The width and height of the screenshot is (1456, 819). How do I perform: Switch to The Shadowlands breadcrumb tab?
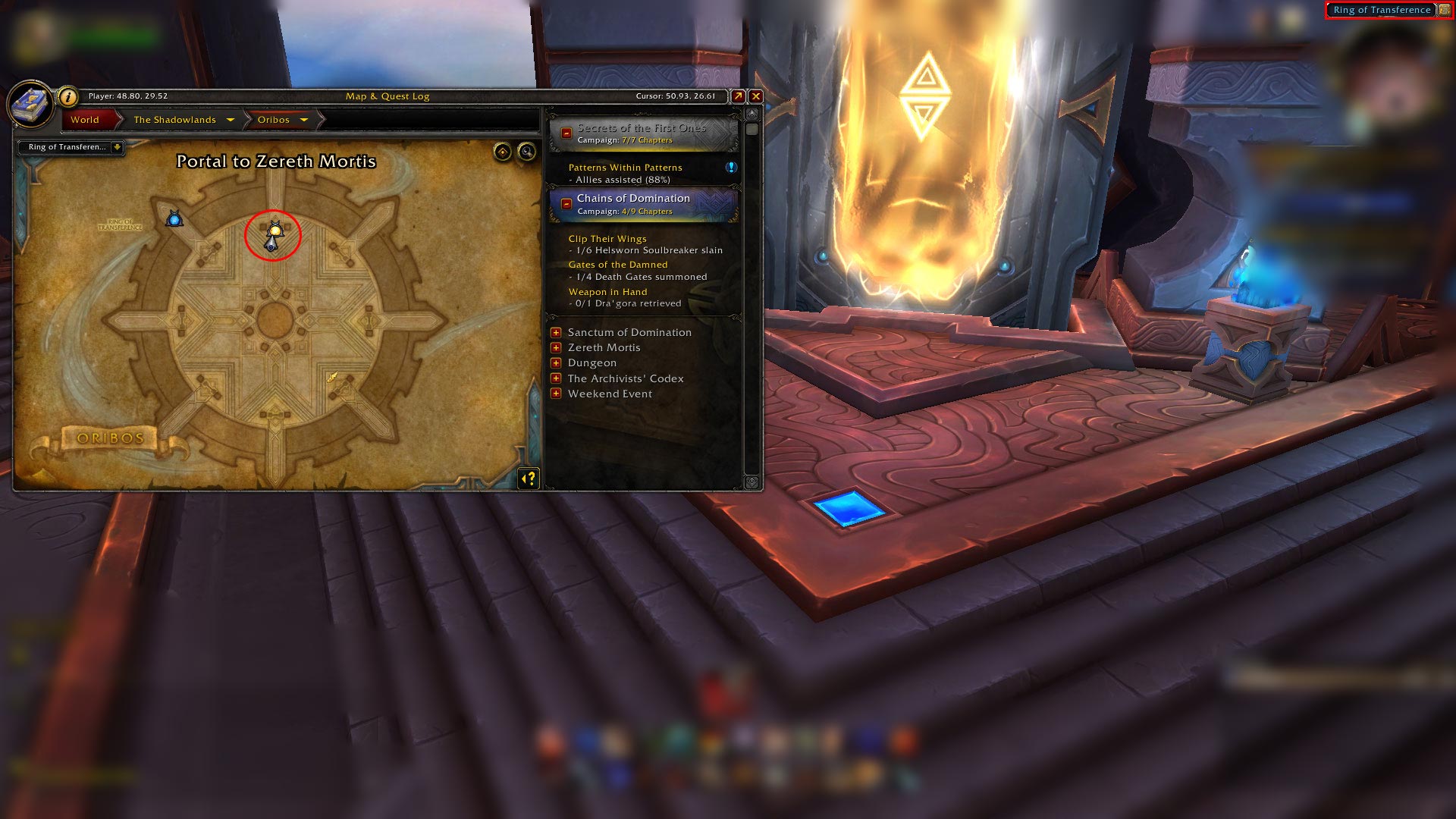(x=174, y=120)
